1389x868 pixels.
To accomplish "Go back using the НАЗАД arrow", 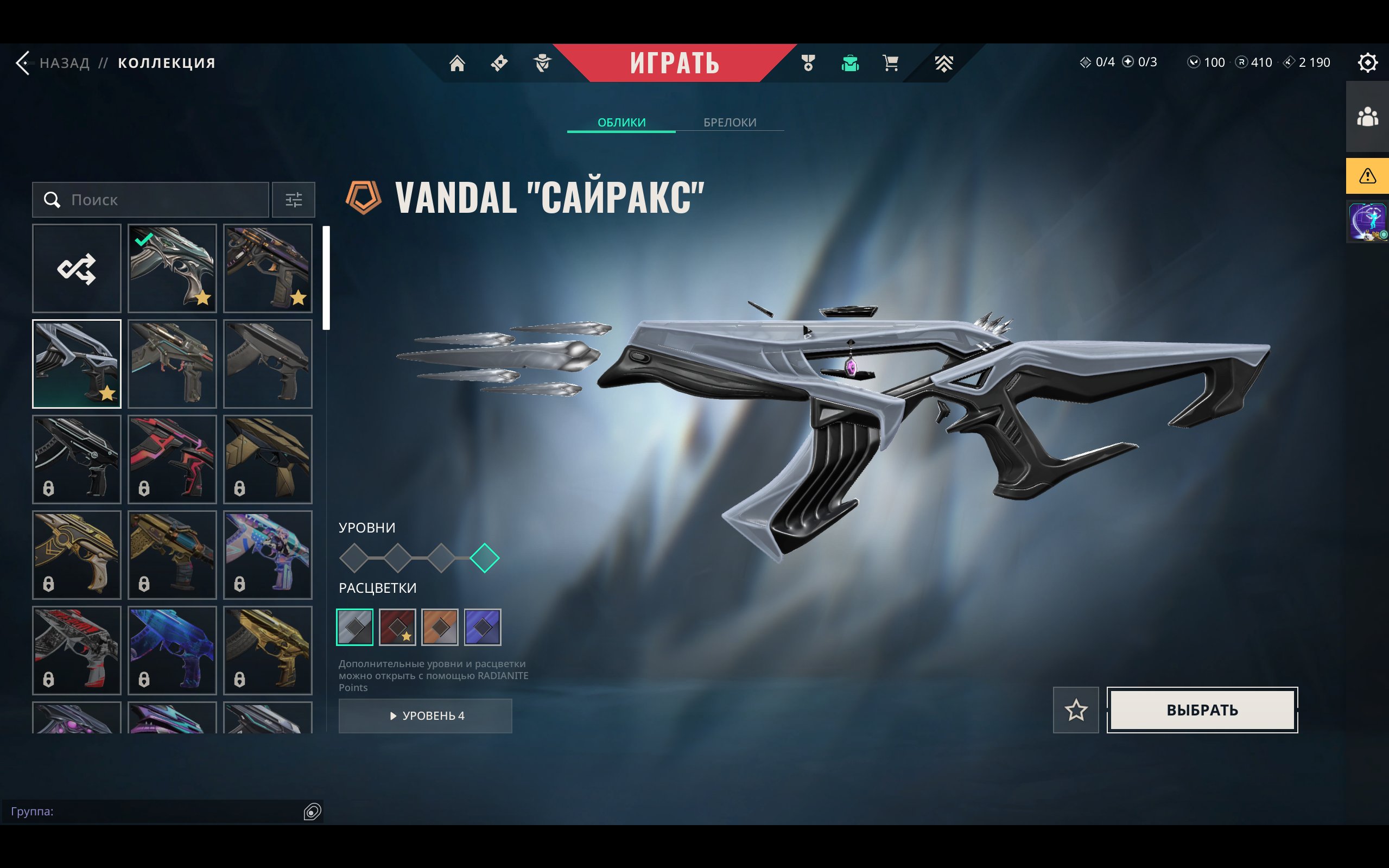I will [24, 62].
